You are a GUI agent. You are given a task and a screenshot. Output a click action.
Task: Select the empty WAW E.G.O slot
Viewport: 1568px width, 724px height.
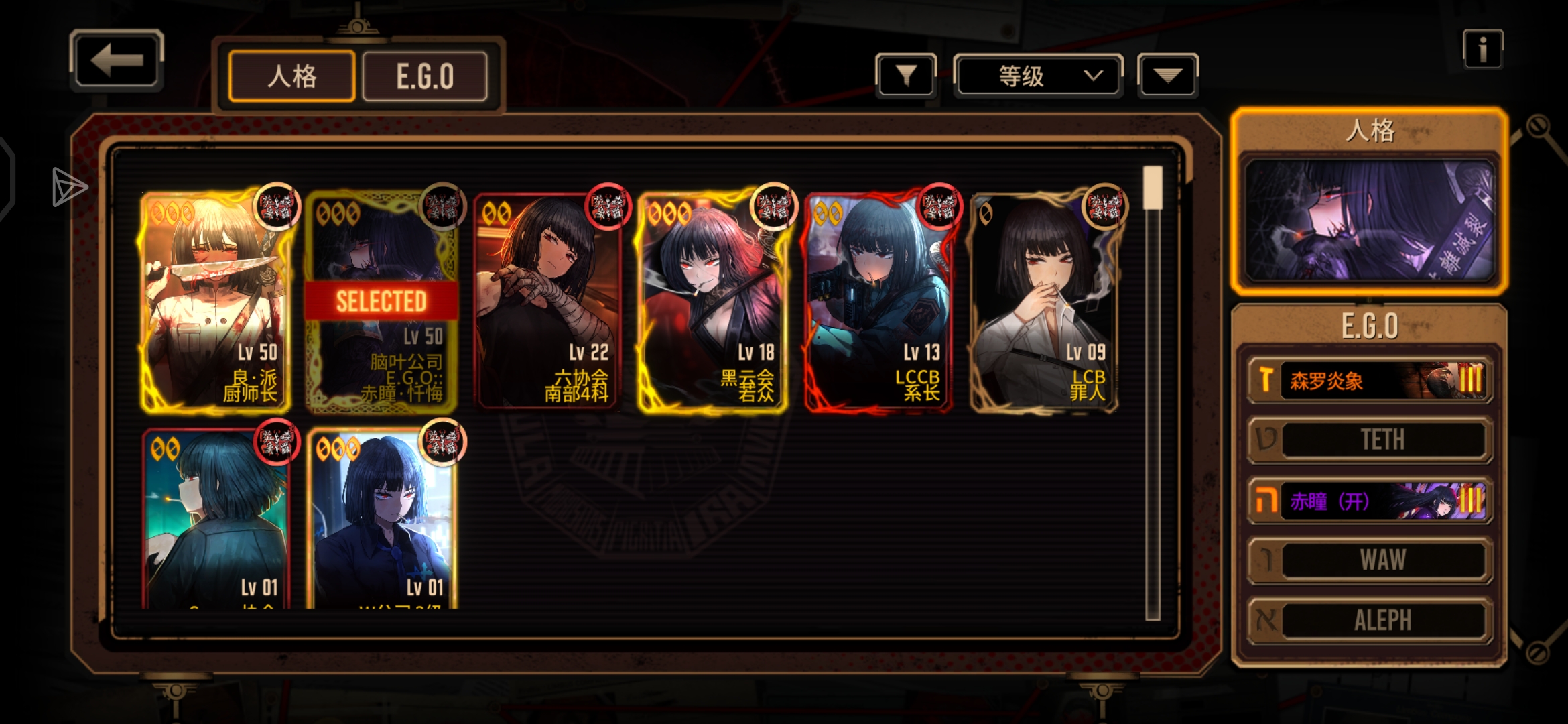1370,560
